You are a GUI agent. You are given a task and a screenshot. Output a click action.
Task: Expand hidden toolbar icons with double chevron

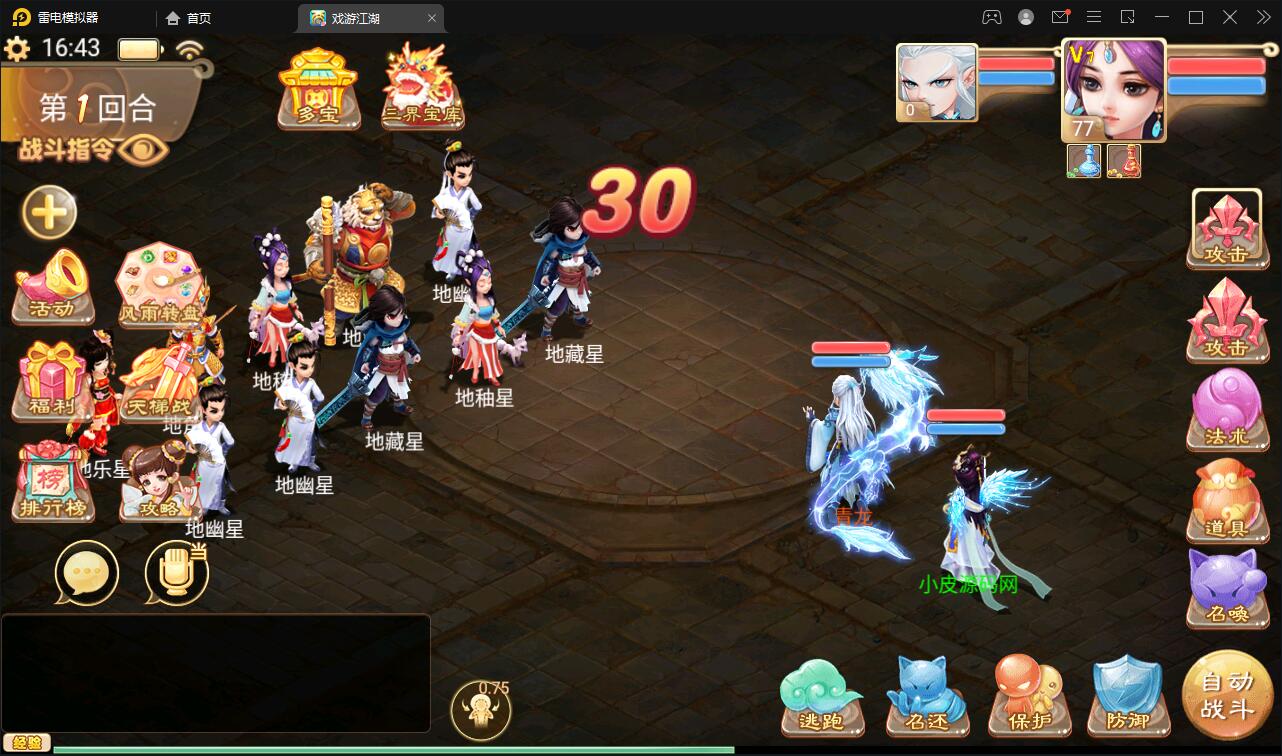coord(1262,17)
